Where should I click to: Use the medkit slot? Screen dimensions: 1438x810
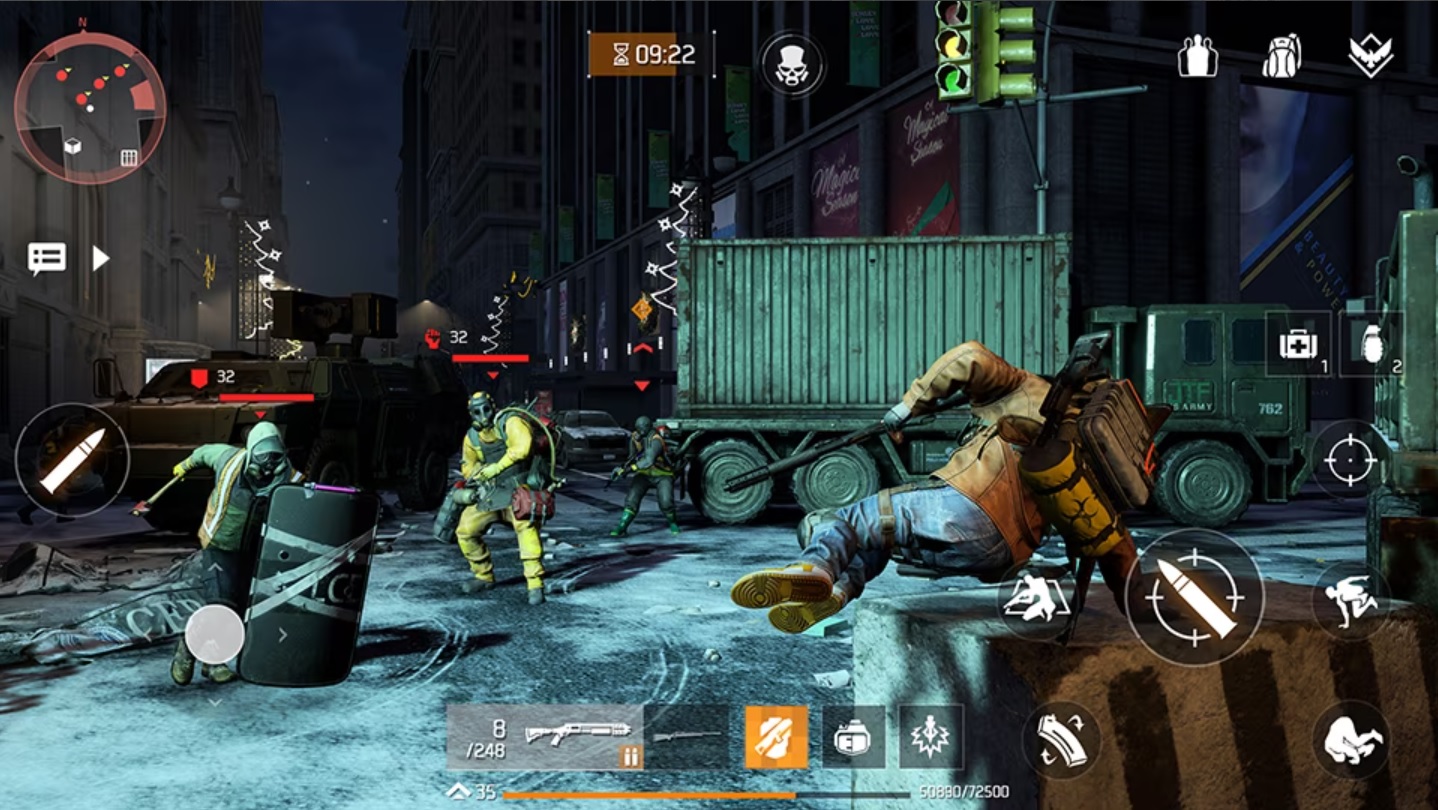point(1298,344)
